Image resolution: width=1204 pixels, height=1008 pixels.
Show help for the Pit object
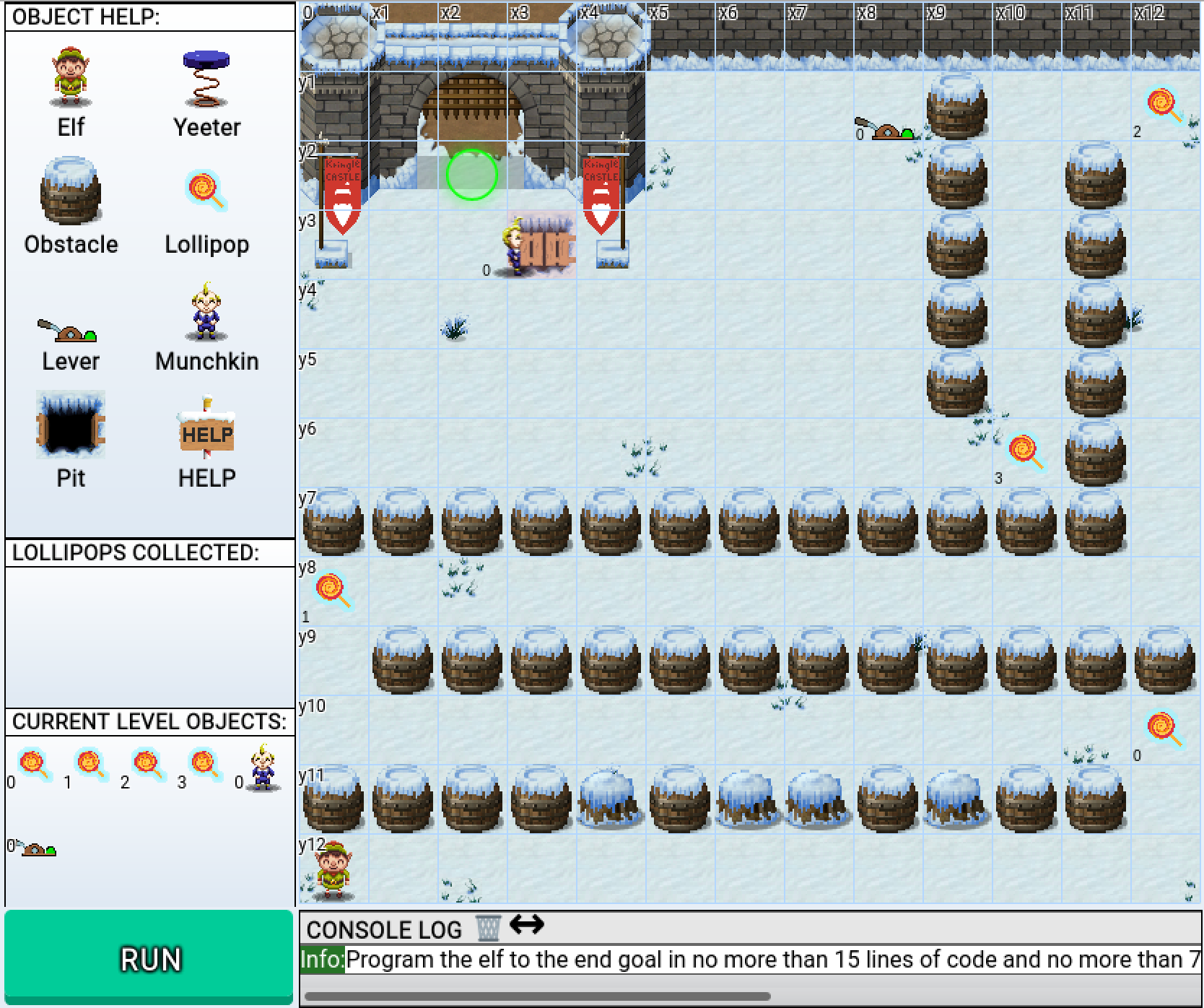pos(71,426)
